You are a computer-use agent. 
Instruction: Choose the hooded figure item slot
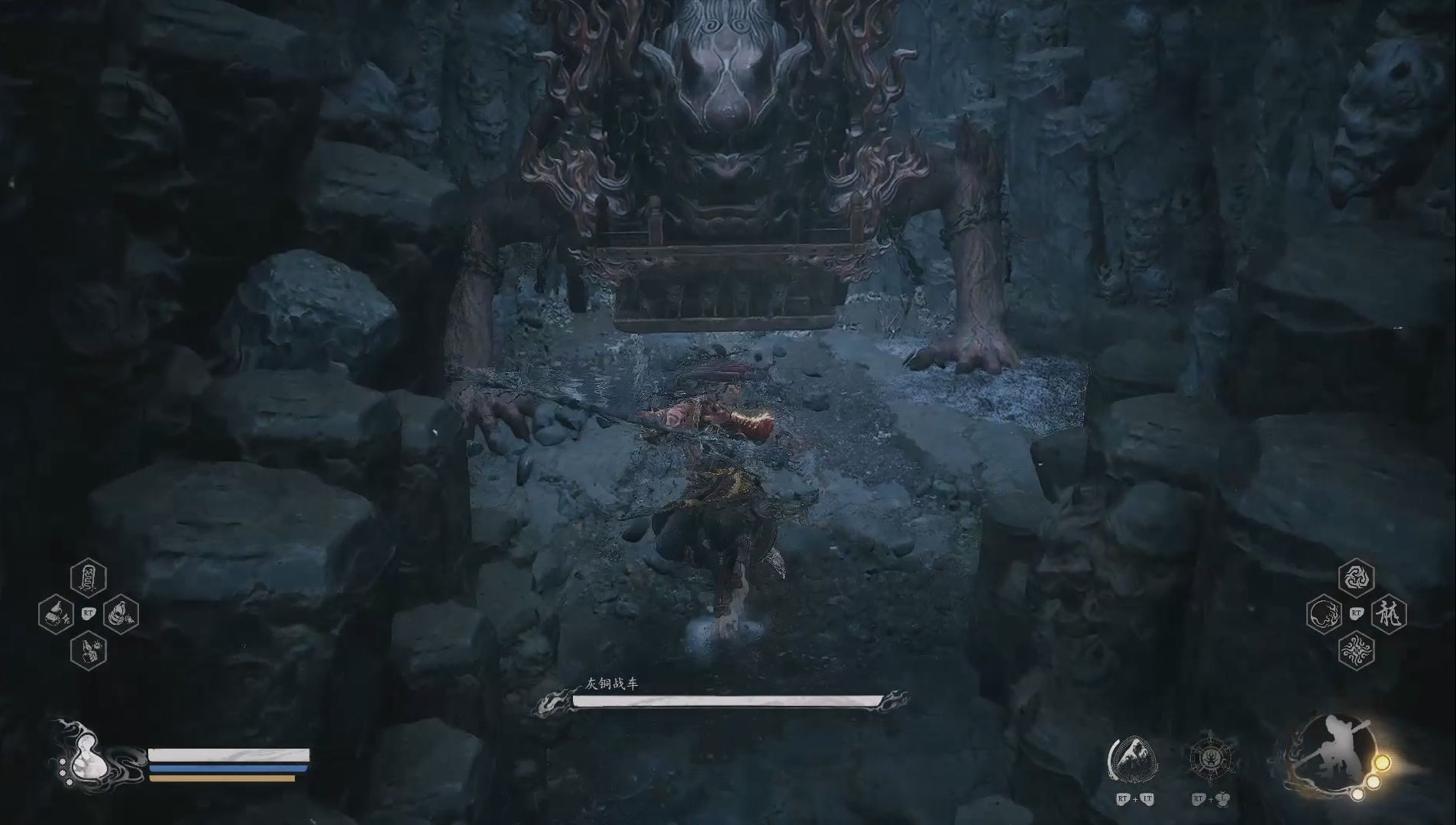pyautogui.click(x=121, y=613)
